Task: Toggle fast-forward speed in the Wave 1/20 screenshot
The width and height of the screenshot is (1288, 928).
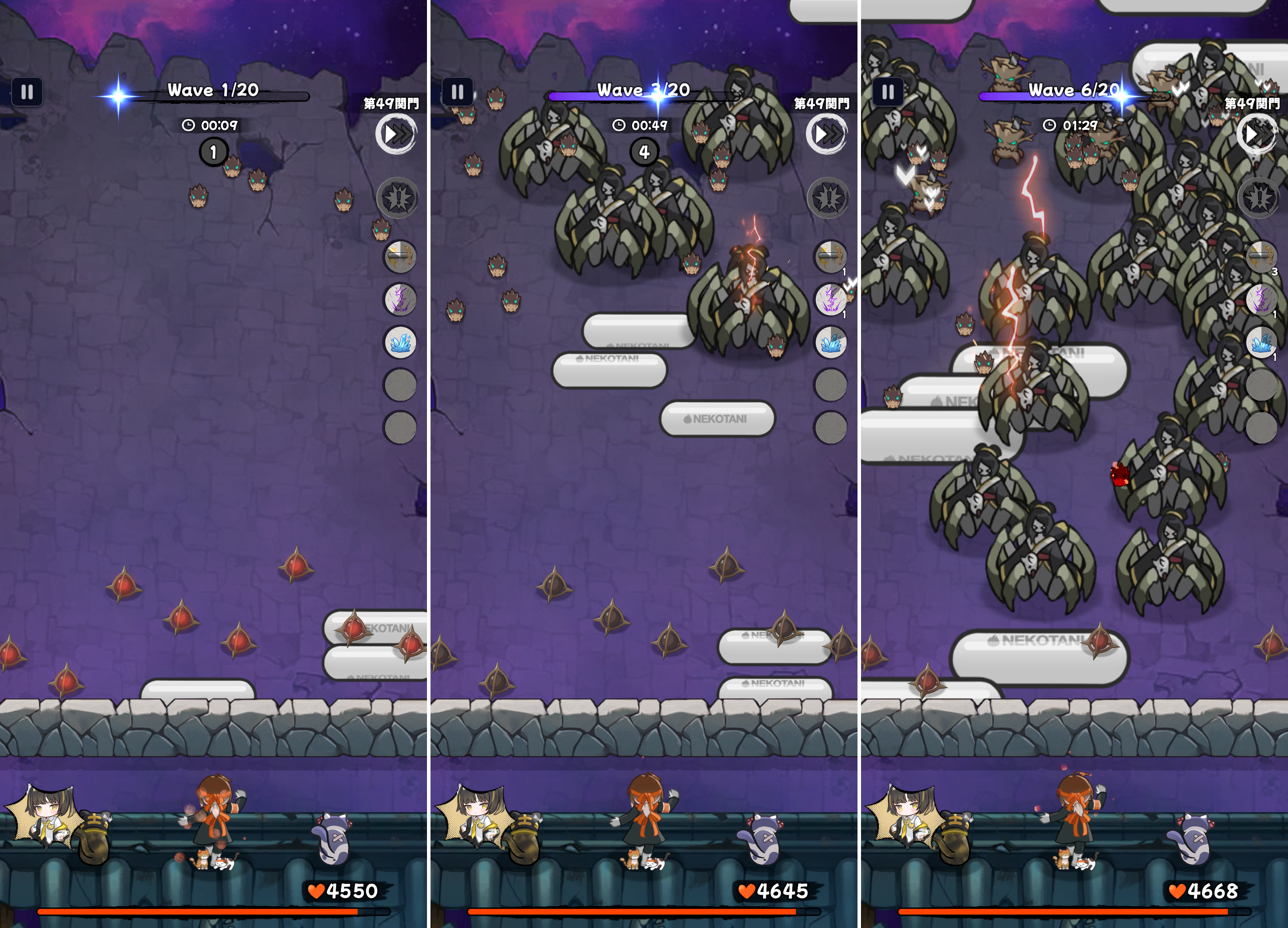Action: point(397,134)
